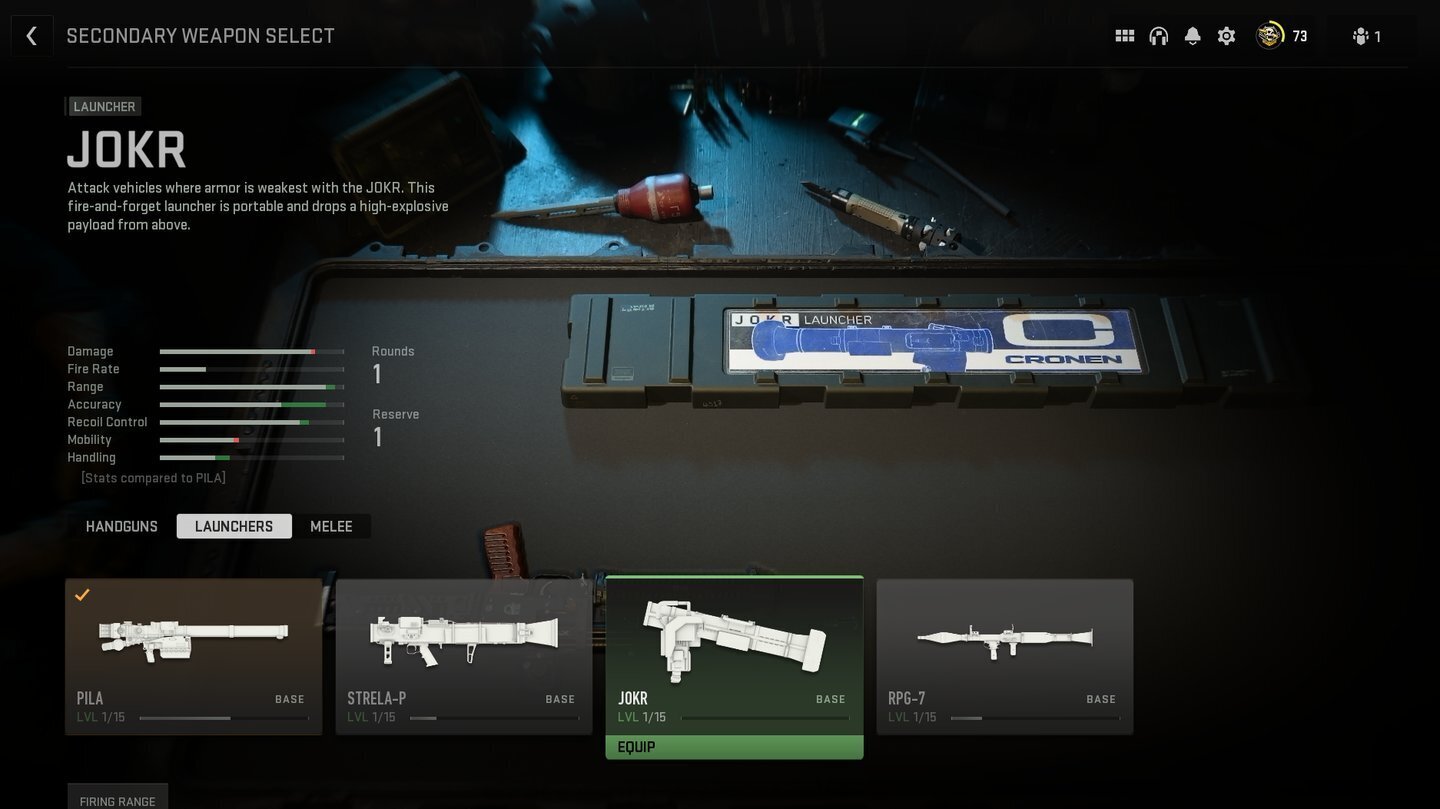Open settings using the gear icon

pyautogui.click(x=1225, y=35)
